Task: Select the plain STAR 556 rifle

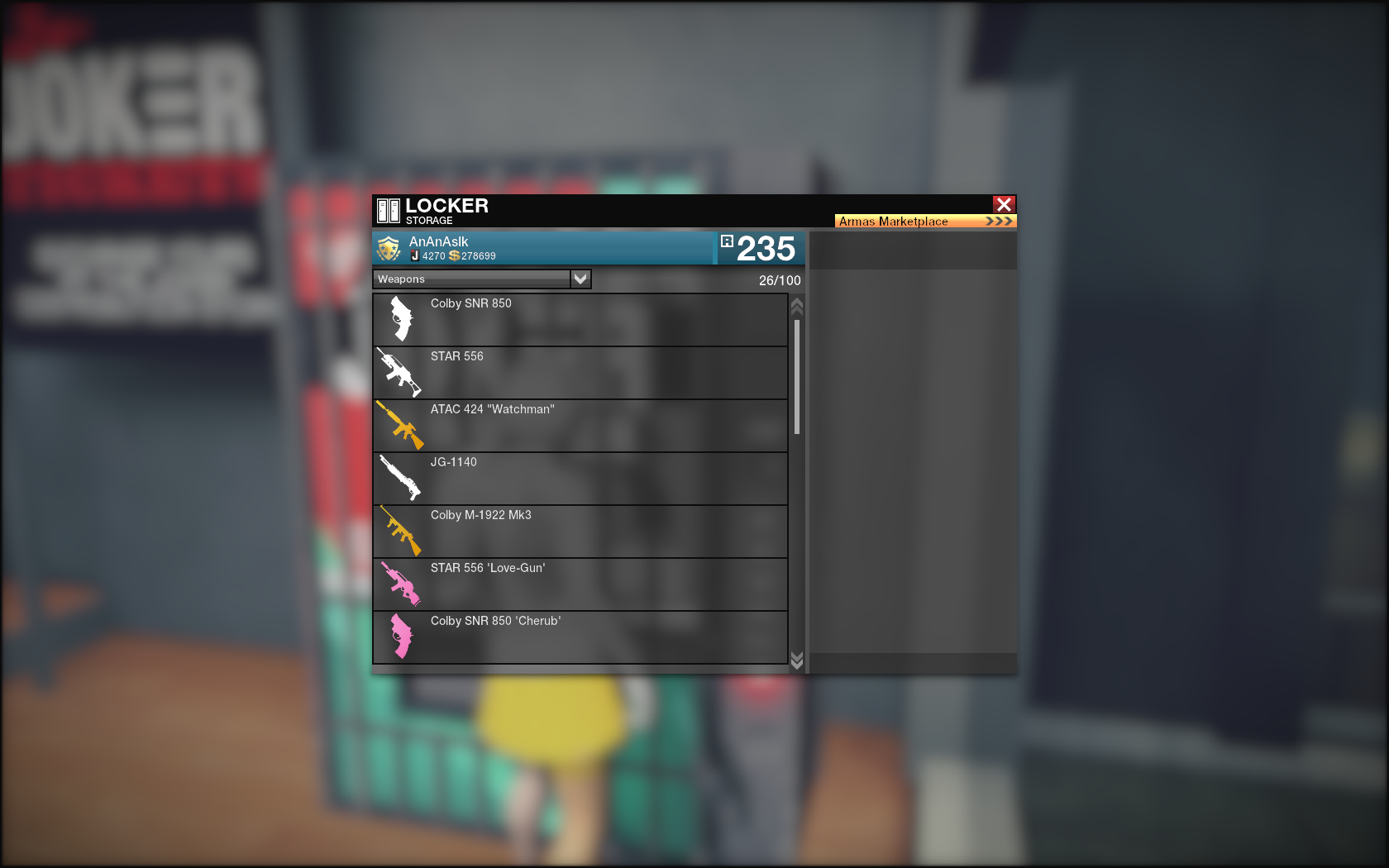Action: pos(580,373)
